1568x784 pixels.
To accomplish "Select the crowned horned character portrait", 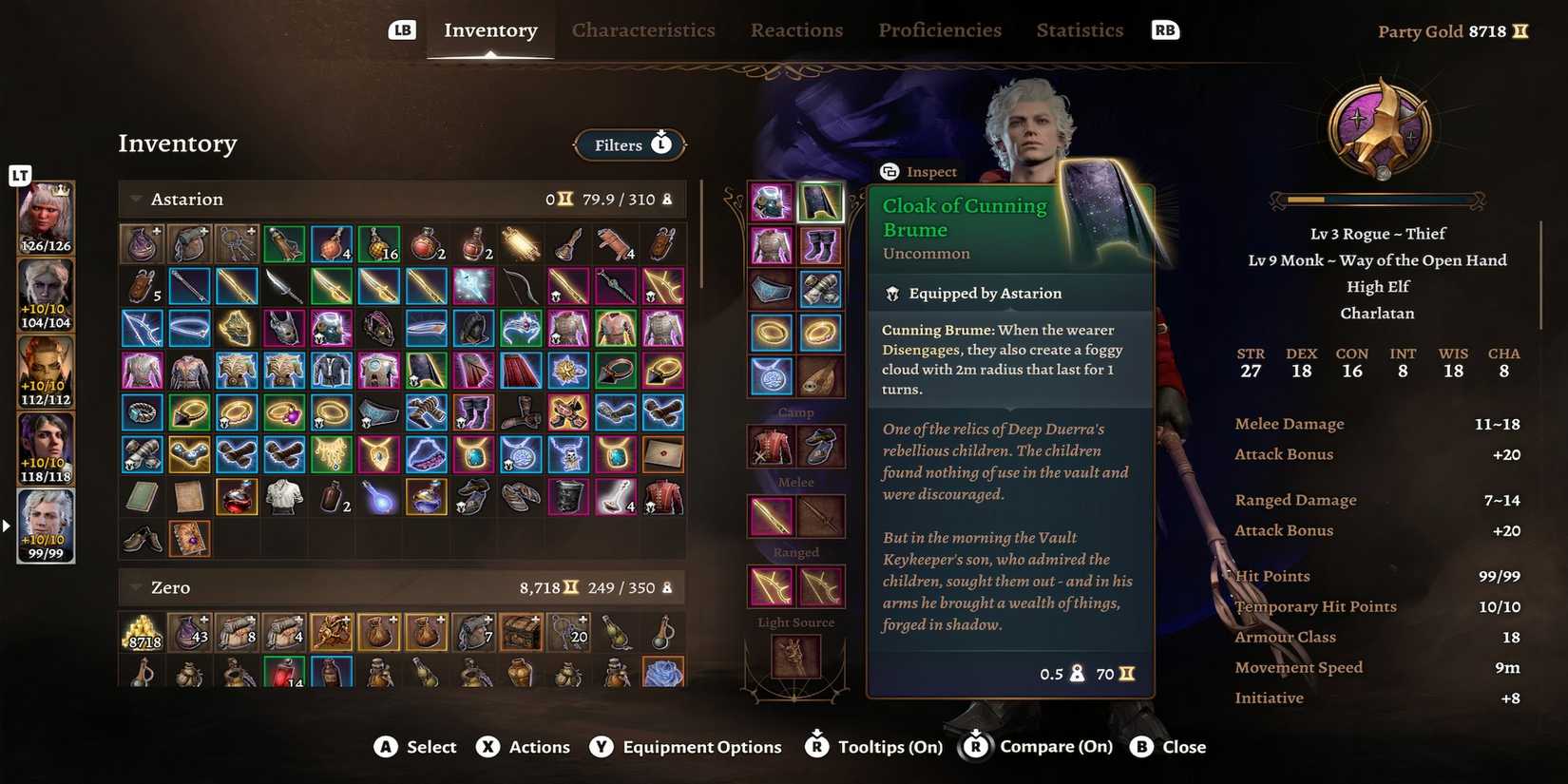I will coord(46,218).
